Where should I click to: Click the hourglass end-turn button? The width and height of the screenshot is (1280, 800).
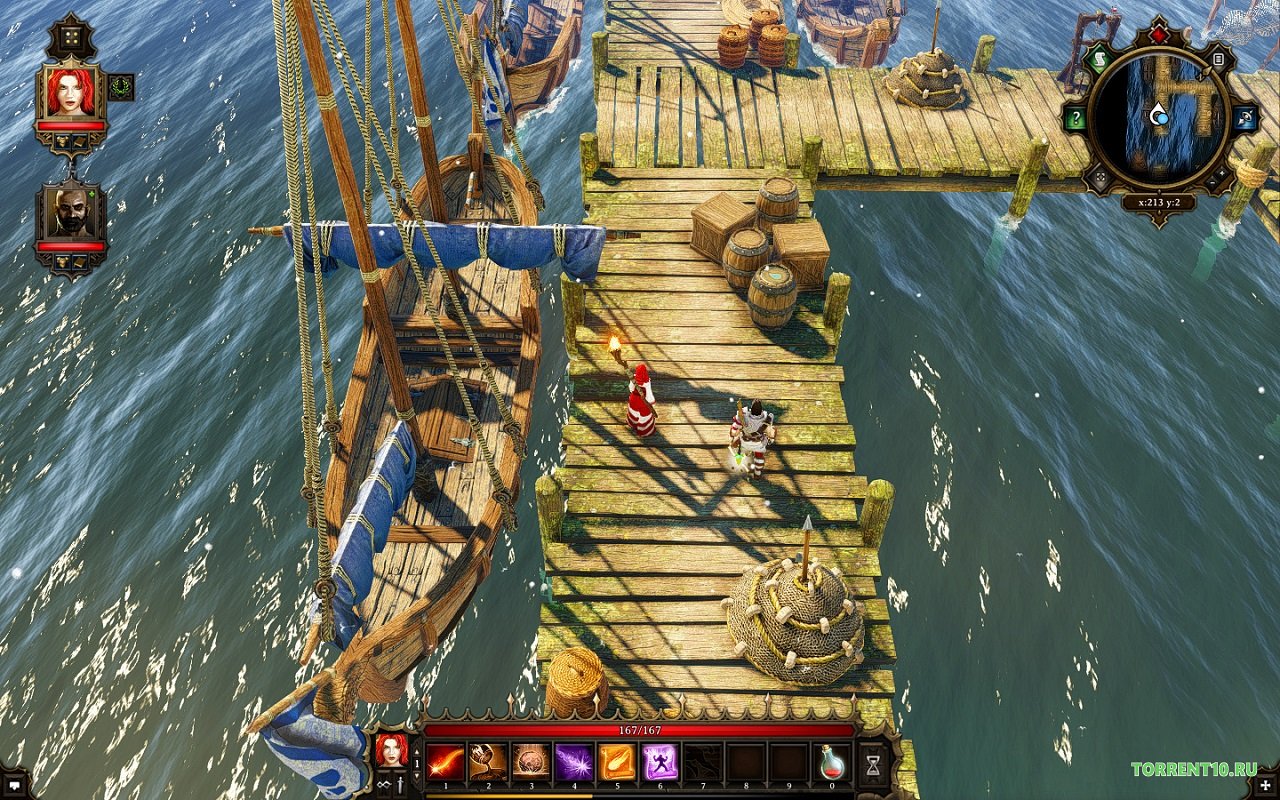click(874, 764)
